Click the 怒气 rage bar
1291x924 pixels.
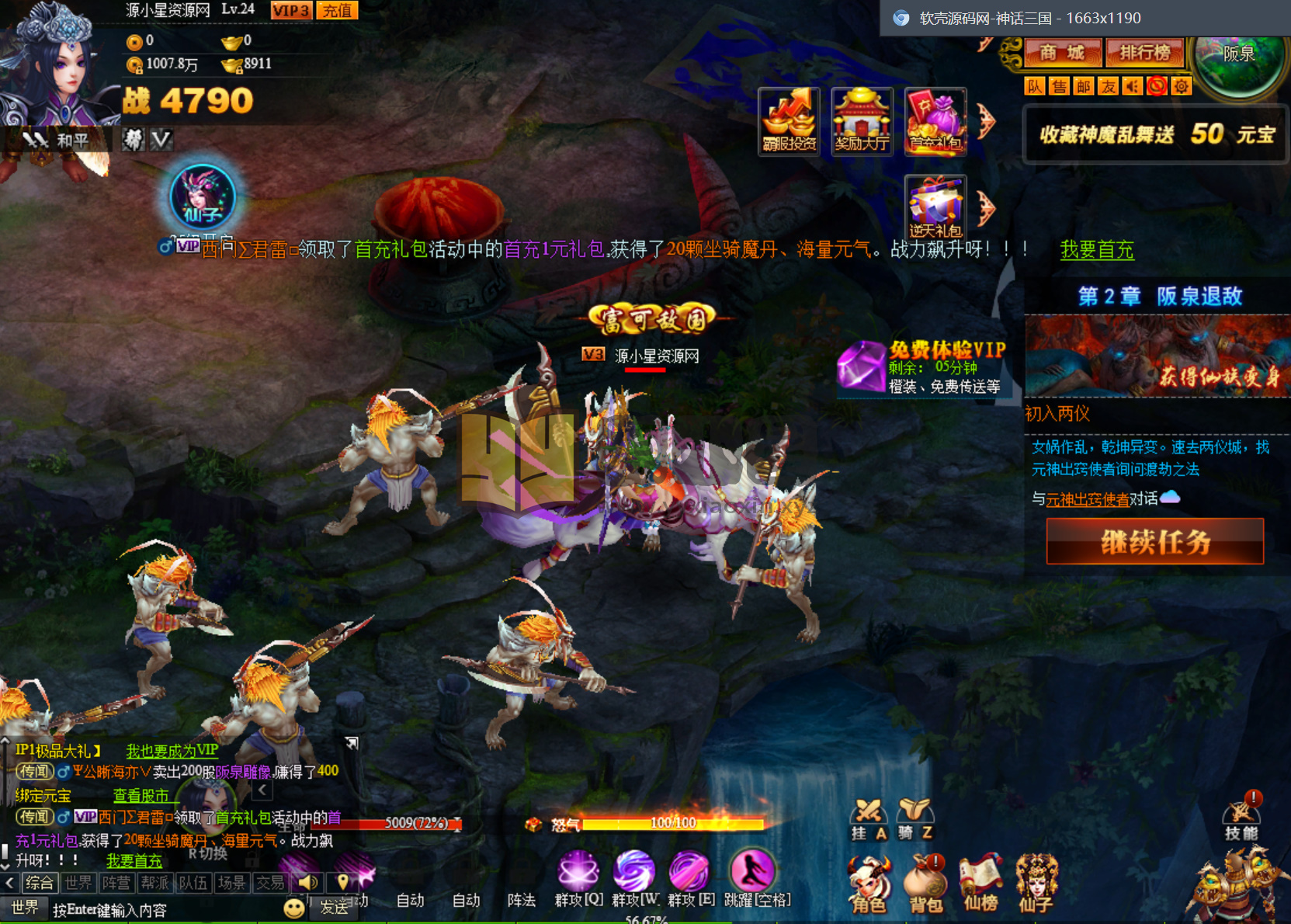tap(672, 825)
